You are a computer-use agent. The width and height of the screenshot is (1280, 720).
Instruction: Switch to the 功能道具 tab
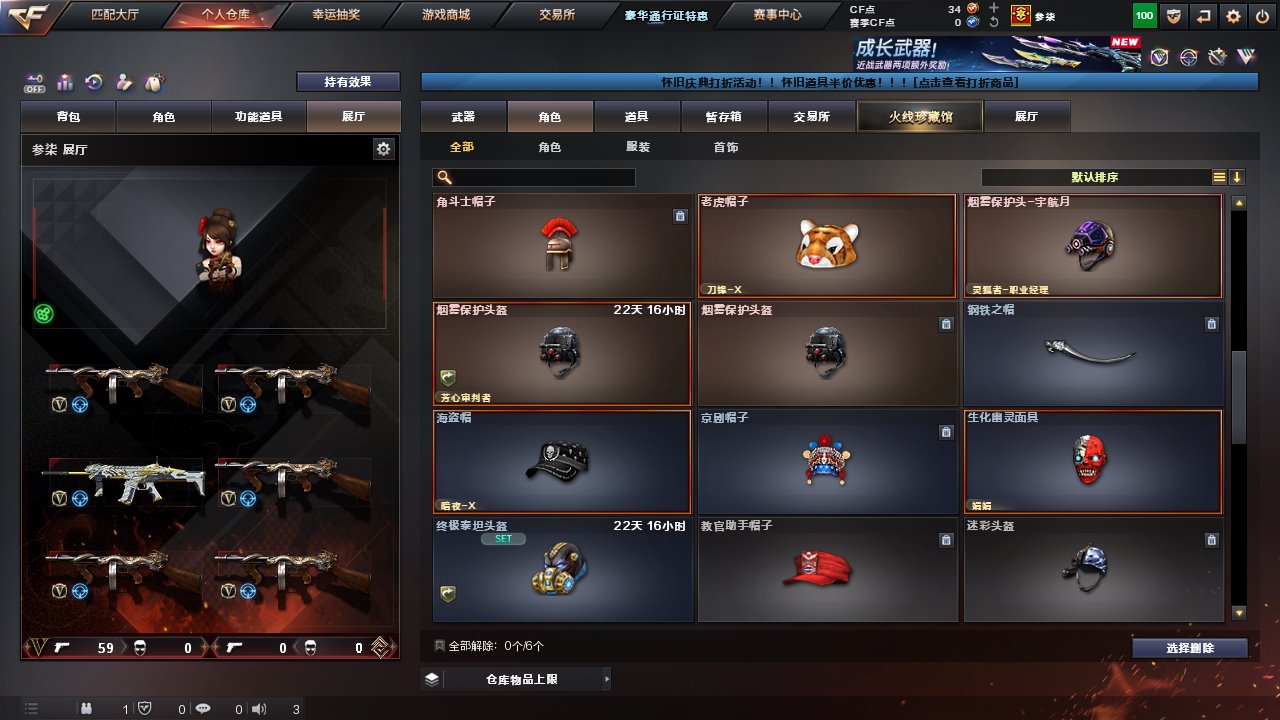pos(258,117)
